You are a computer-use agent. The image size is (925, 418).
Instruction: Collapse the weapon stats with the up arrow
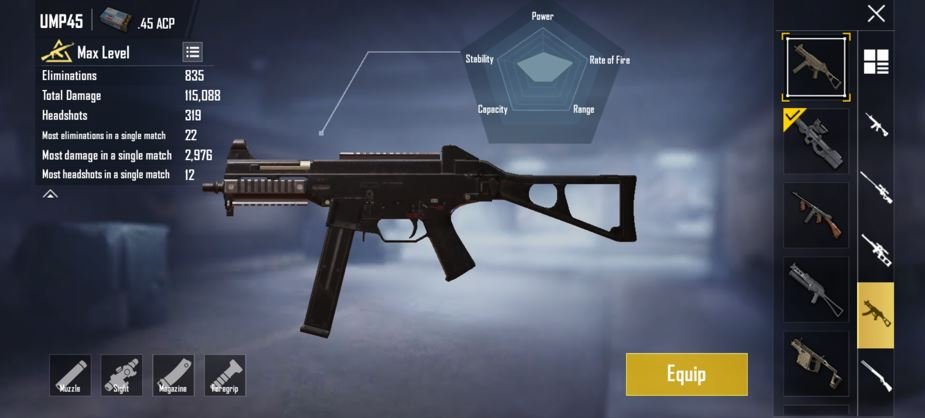pyautogui.click(x=50, y=194)
